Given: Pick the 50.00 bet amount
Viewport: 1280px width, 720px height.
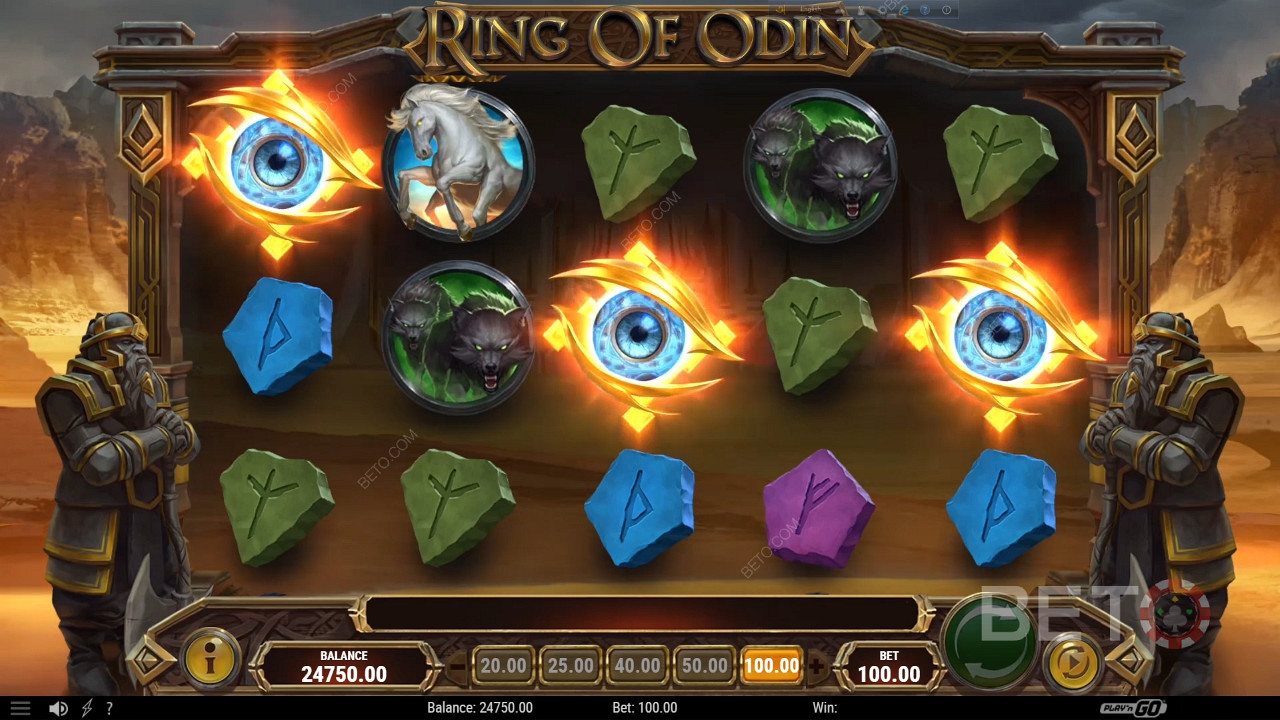Looking at the screenshot, I should pos(704,665).
